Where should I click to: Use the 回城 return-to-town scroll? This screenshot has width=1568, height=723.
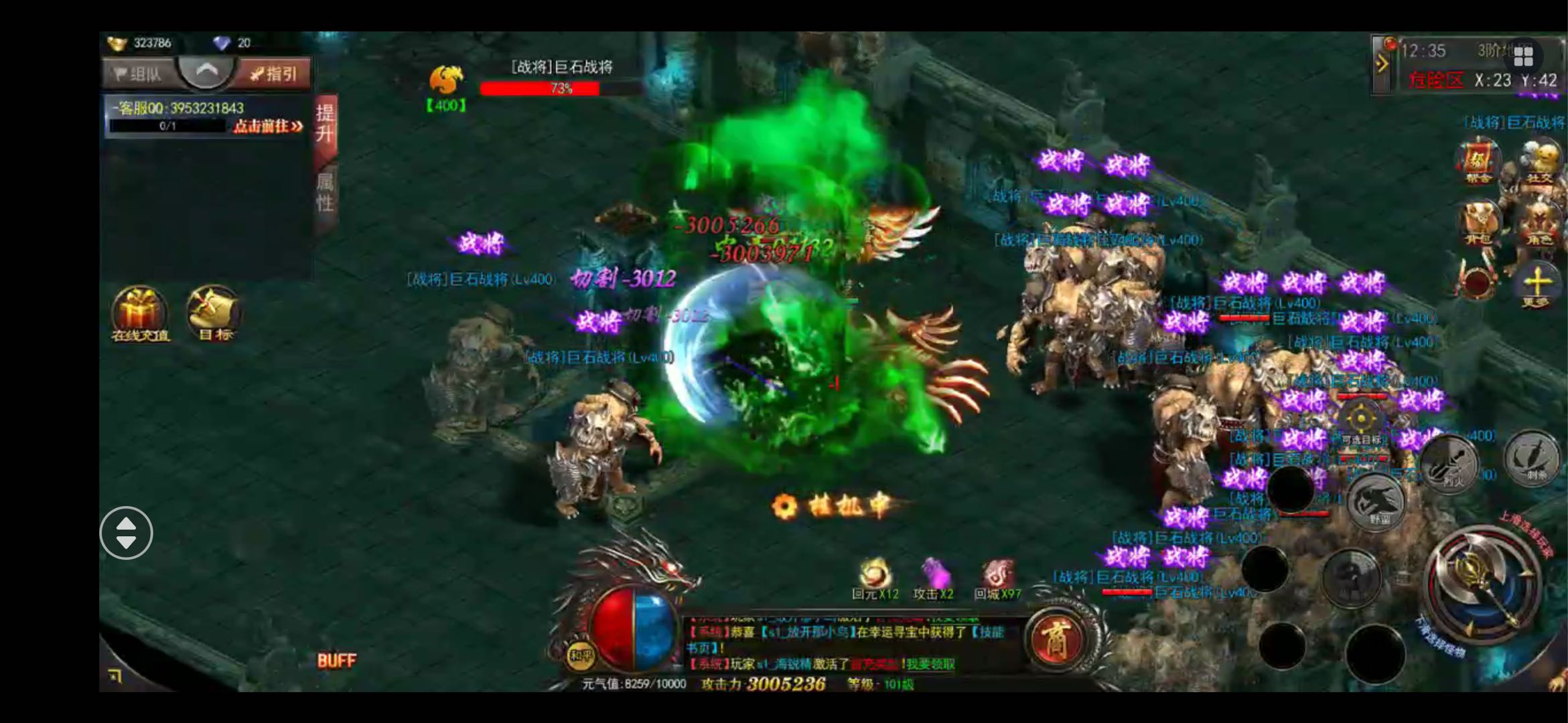tap(997, 578)
